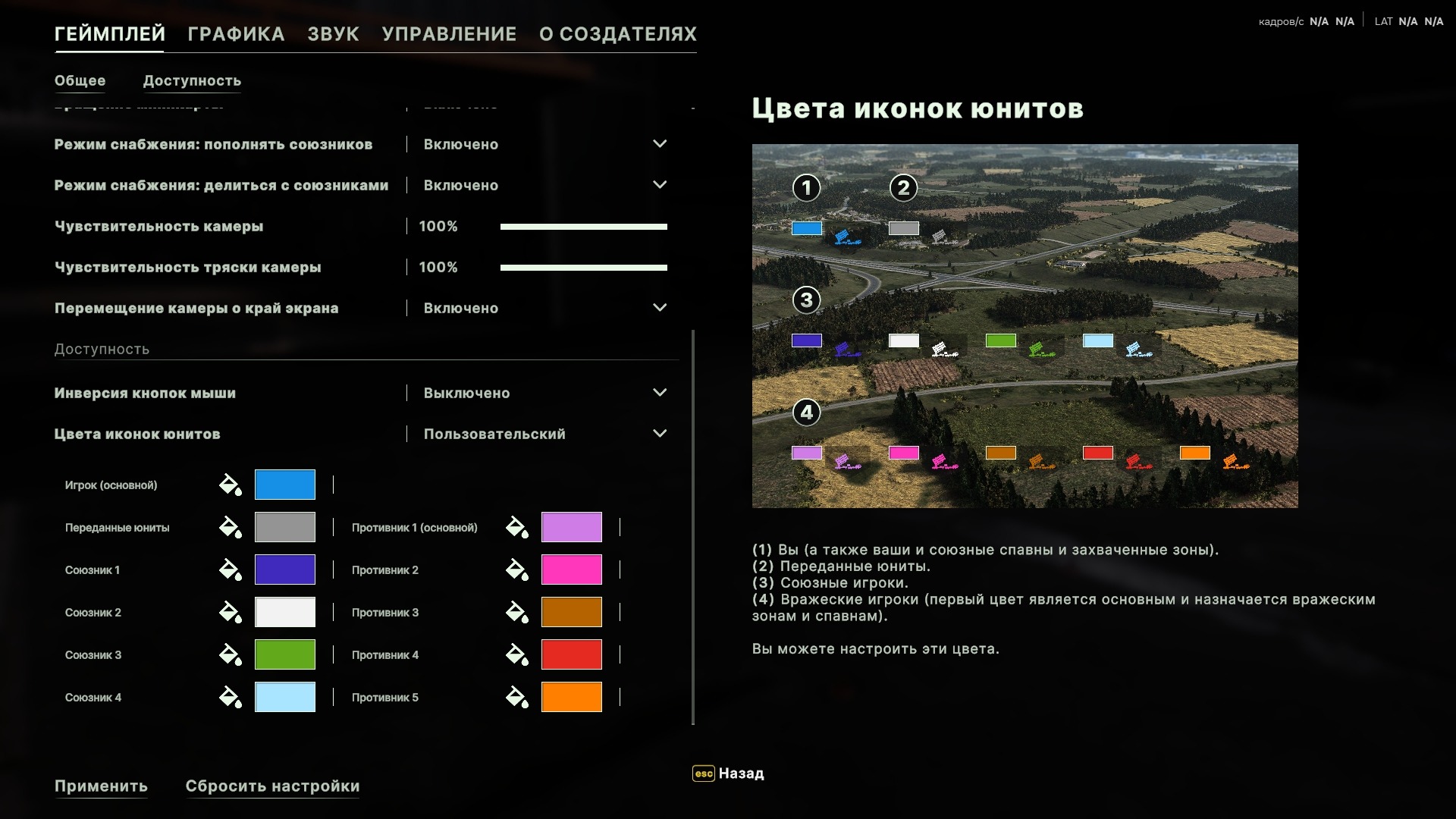Choose the Общее sub-tab
1456x819 pixels.
(80, 80)
